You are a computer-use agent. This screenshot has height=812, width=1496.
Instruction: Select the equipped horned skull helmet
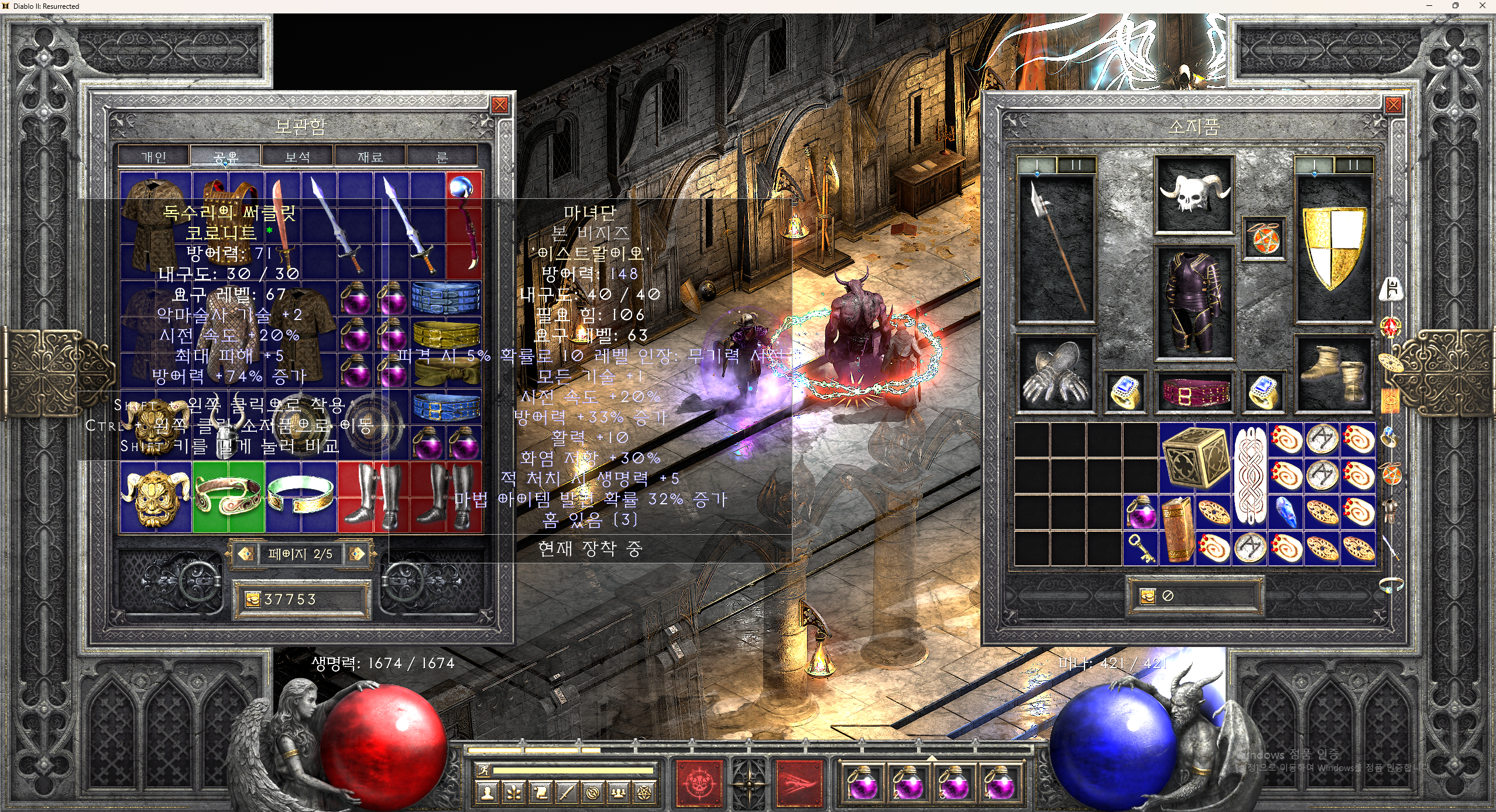coord(1194,194)
